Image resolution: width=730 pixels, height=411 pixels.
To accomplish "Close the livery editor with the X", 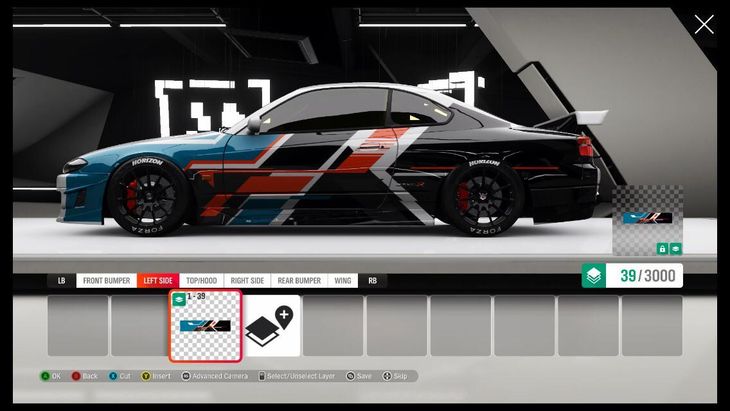I will click(704, 25).
